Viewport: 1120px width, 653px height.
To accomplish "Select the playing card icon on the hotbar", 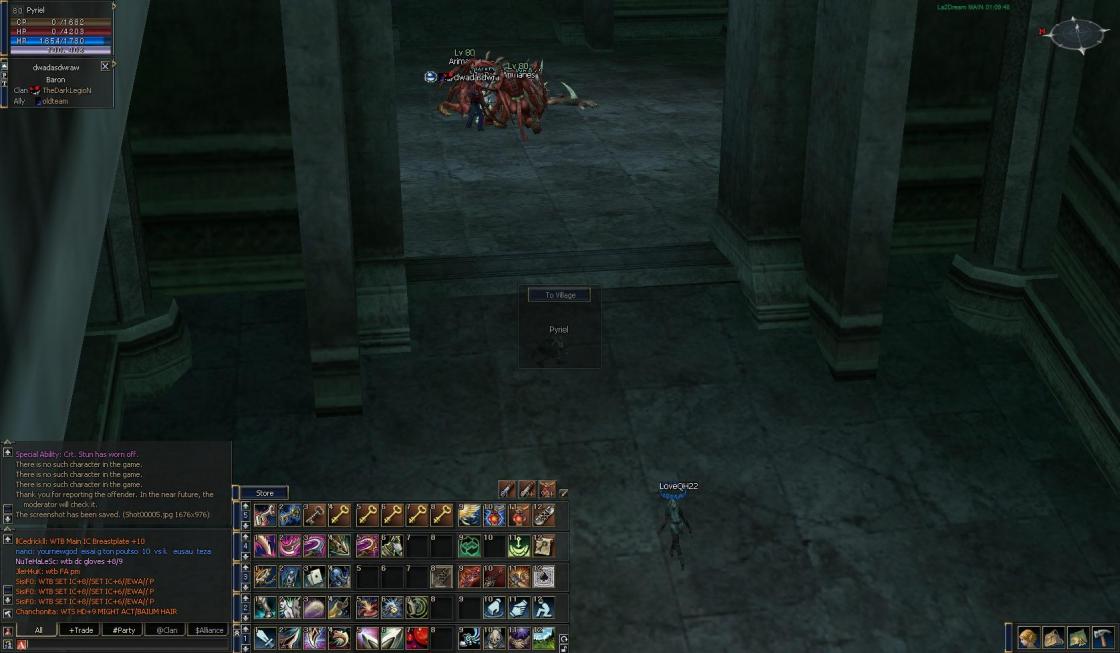I will [x=315, y=576].
